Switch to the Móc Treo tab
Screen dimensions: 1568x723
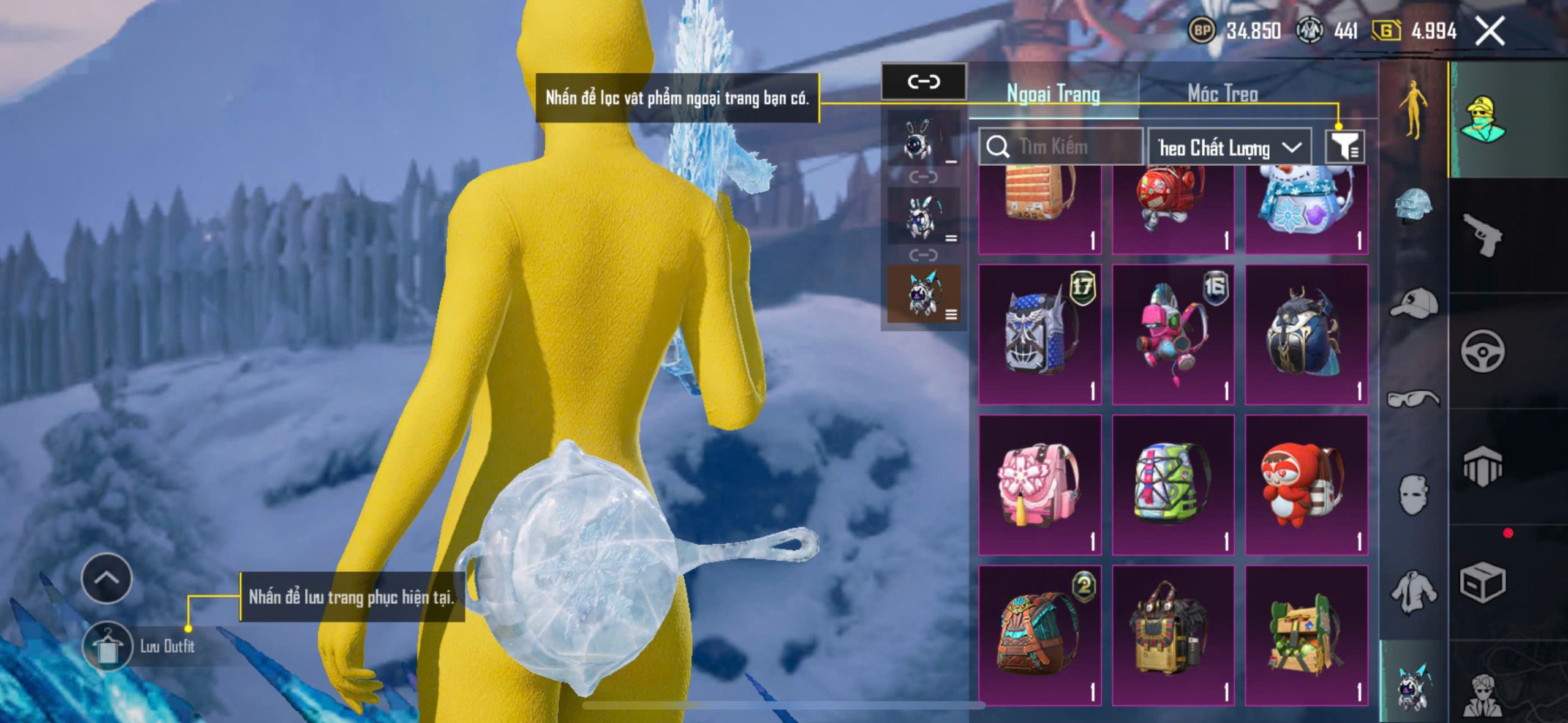tap(1223, 94)
